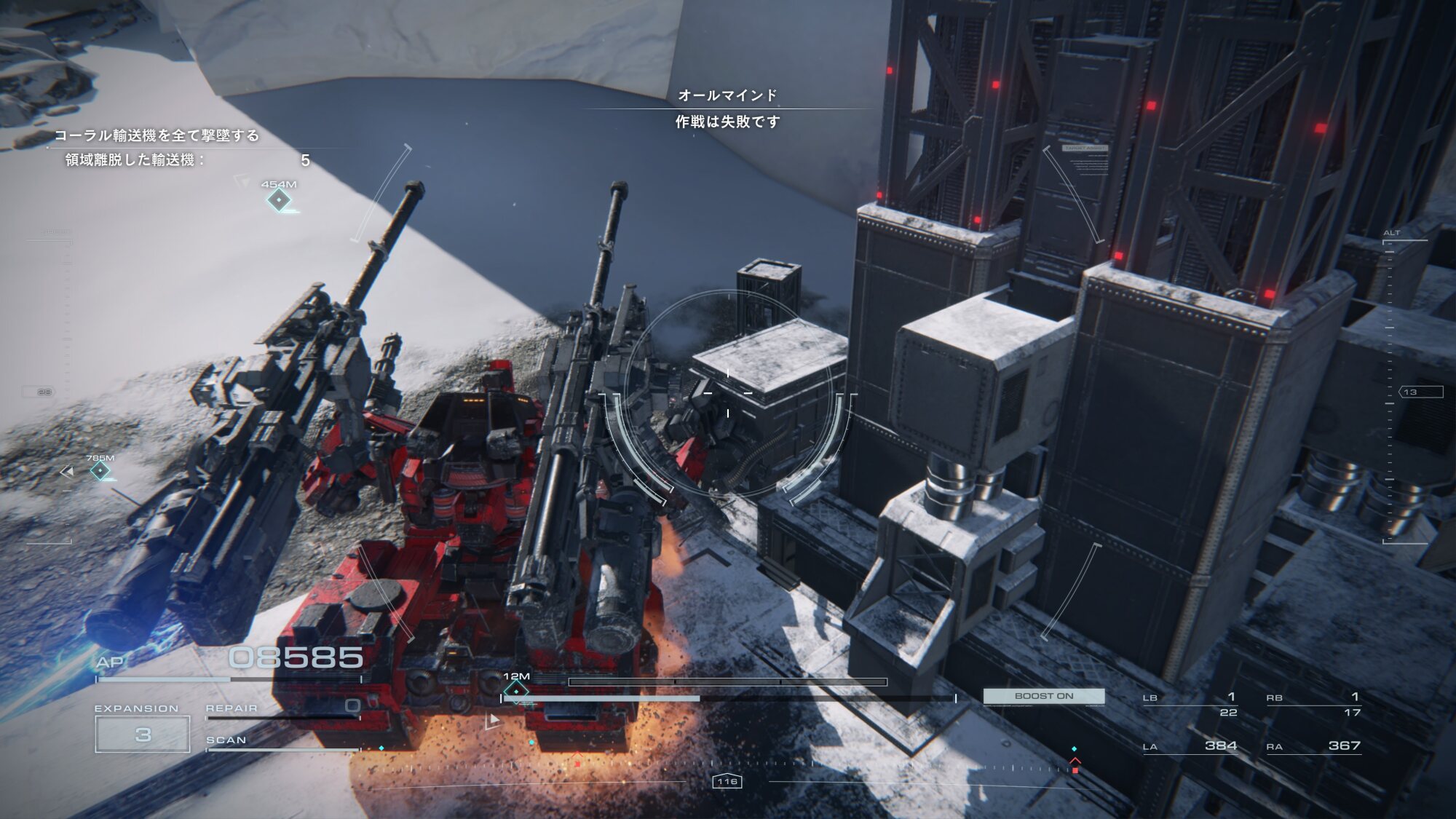This screenshot has width=1456, height=819.
Task: Select the 785M target marker
Action: point(100,471)
